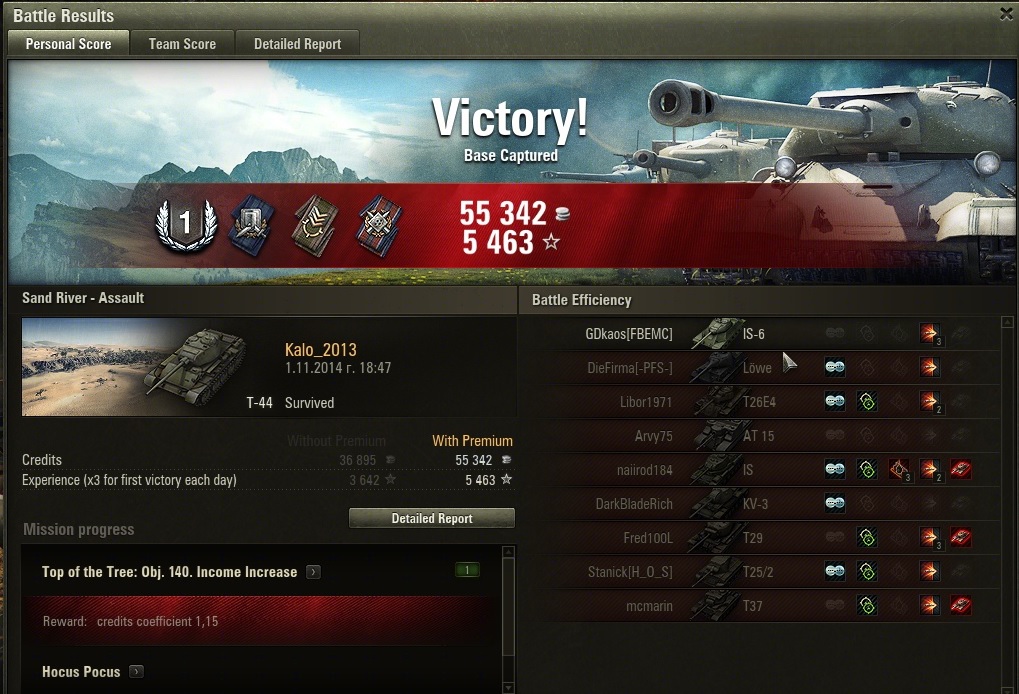The image size is (1019, 694).
Task: Select DarkBladeRich KV-3 row
Action: click(758, 504)
